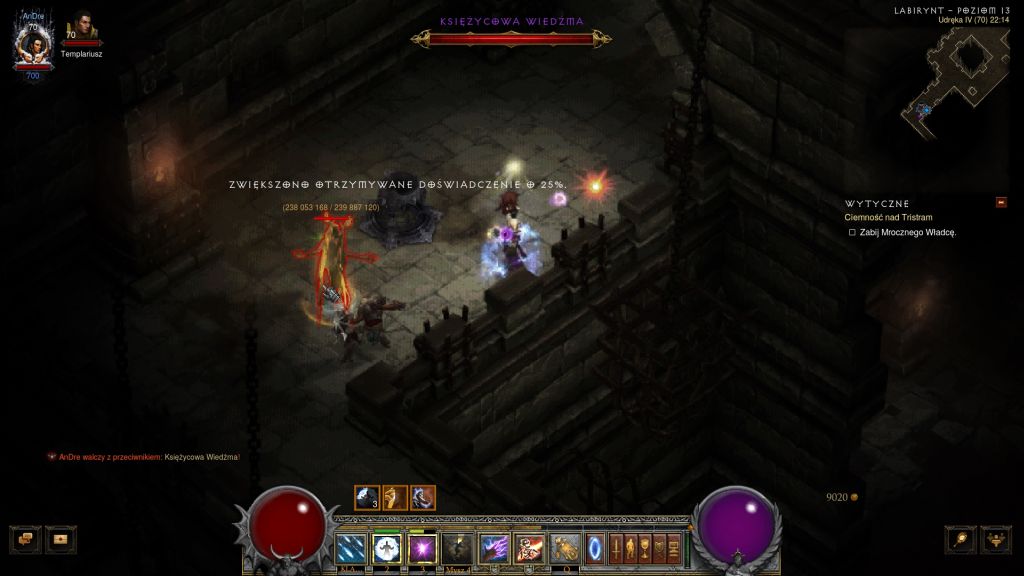Collapse the Wytyczne objectives tracker
Viewport: 1024px width, 576px height.
point(1001,203)
